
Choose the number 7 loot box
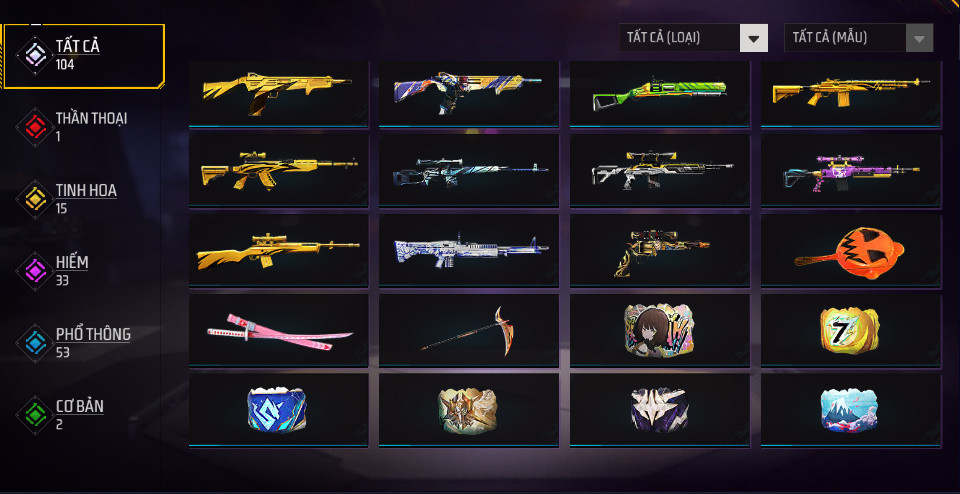(850, 328)
